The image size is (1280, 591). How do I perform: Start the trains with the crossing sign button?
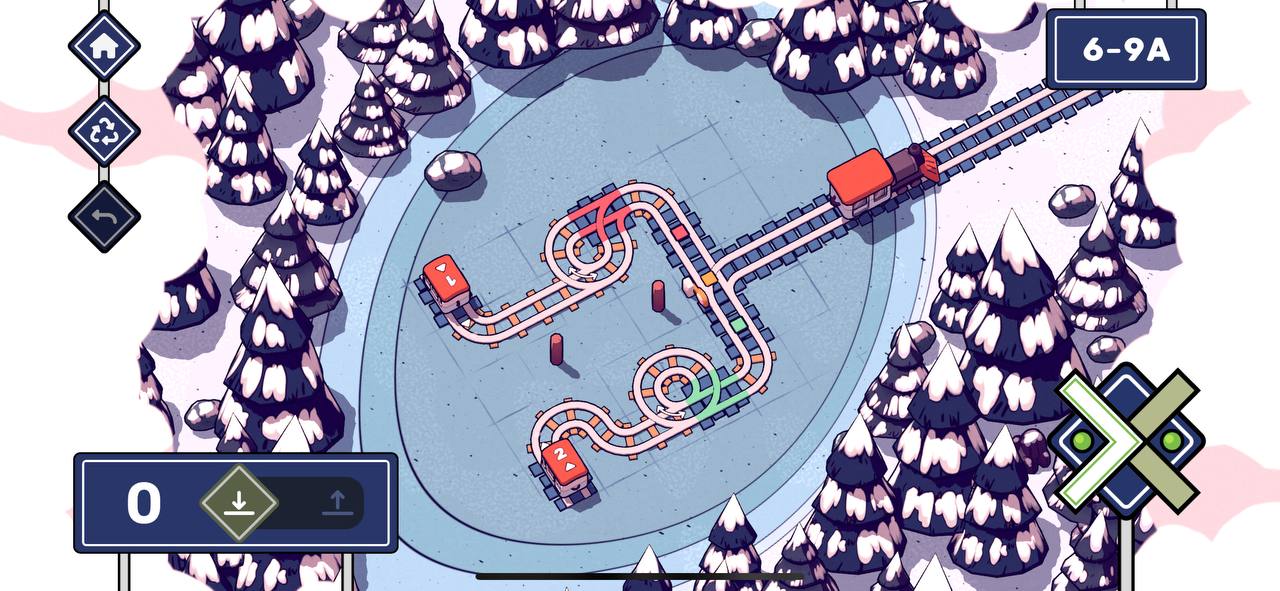point(1128,441)
